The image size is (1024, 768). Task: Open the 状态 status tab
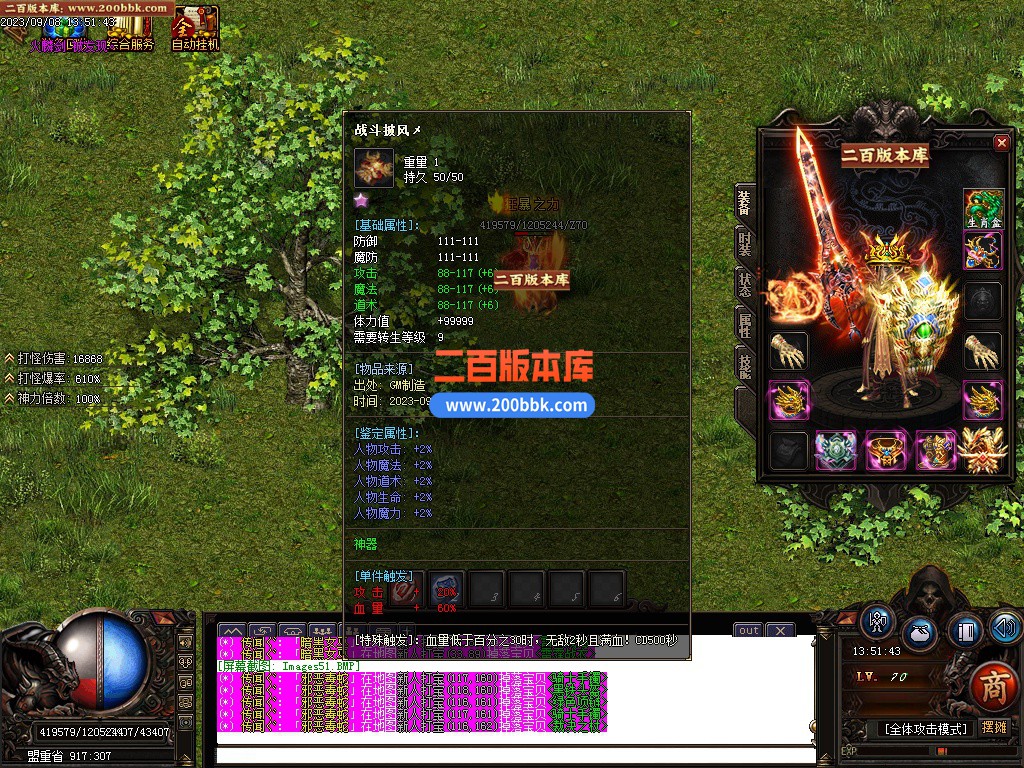(745, 284)
